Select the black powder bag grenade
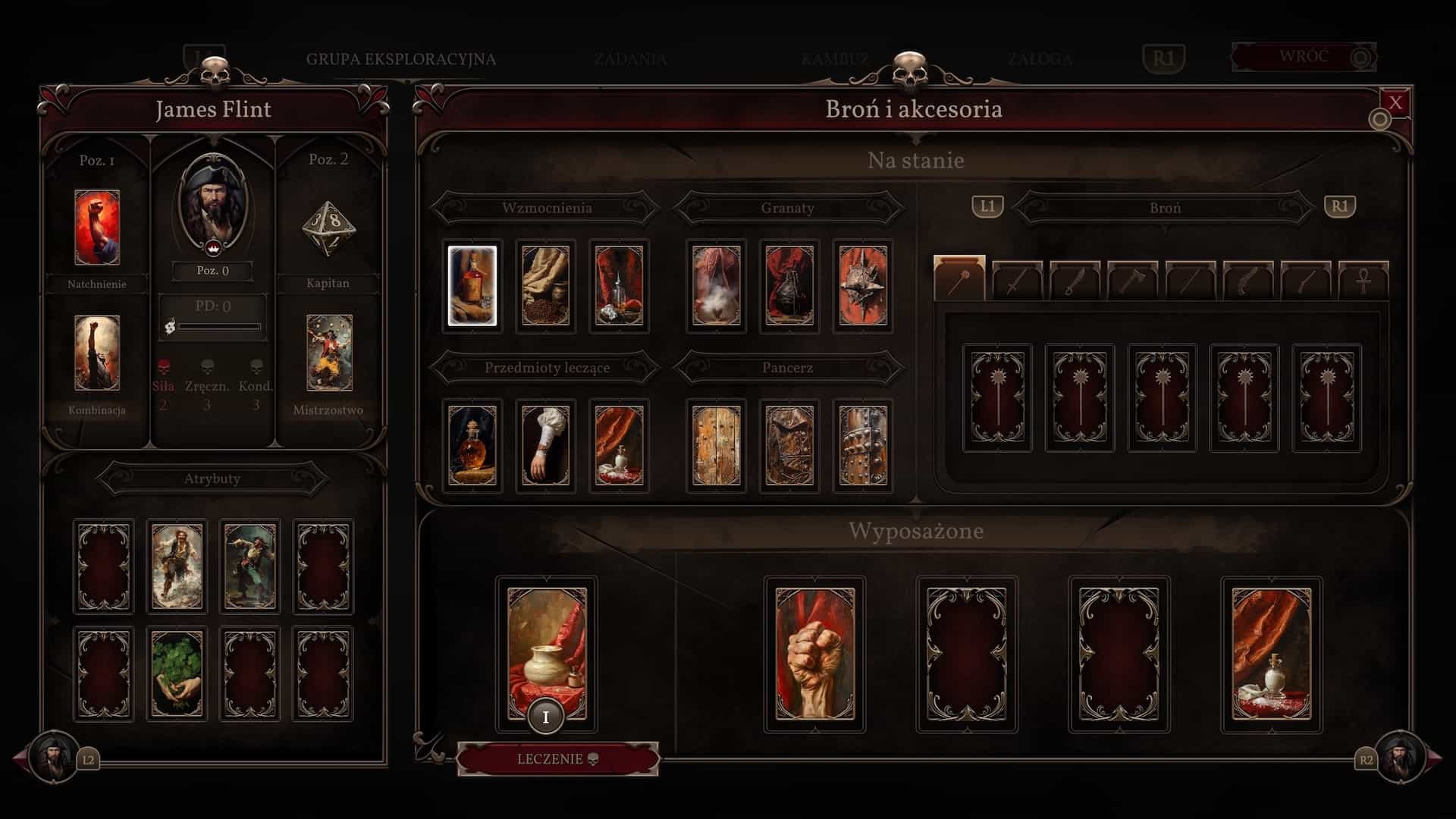Viewport: 1456px width, 819px height. [x=789, y=286]
